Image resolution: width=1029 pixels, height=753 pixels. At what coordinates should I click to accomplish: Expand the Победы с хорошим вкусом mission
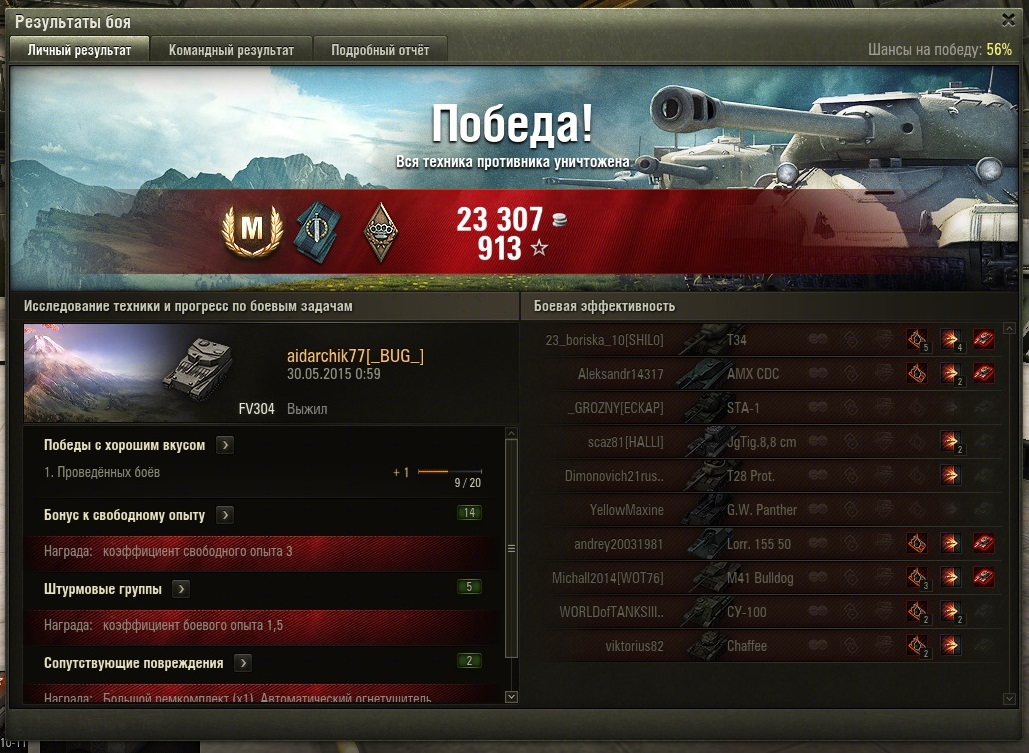(x=225, y=445)
